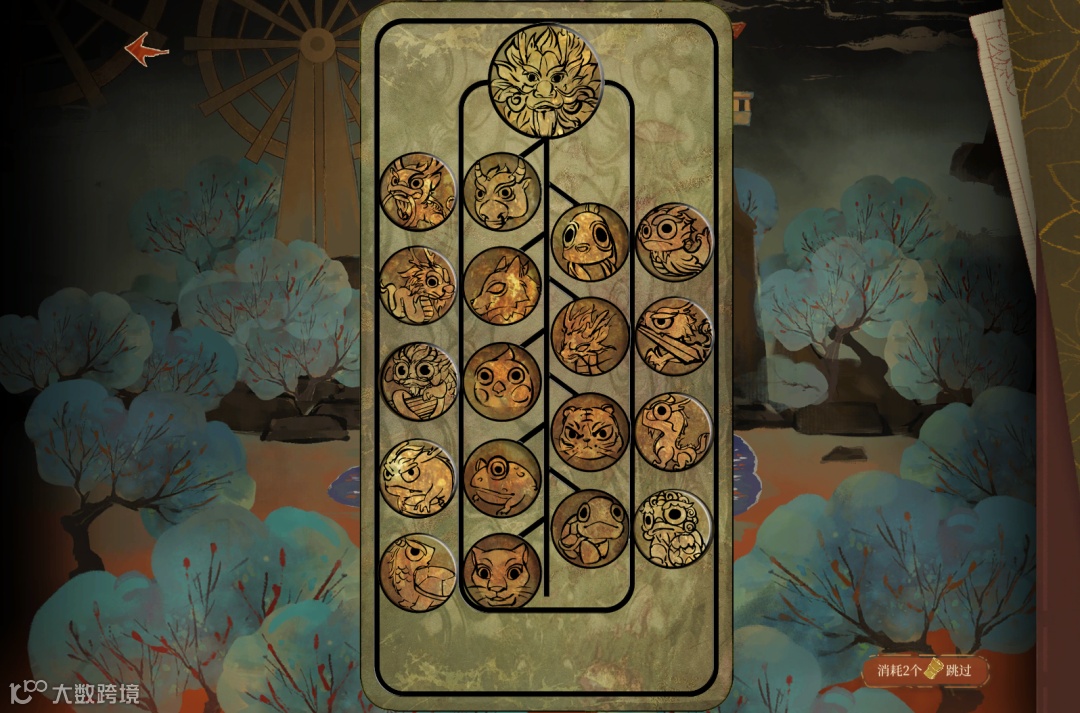Select the big-eyed fish medallion
The width and height of the screenshot is (1080, 713).
point(590,241)
